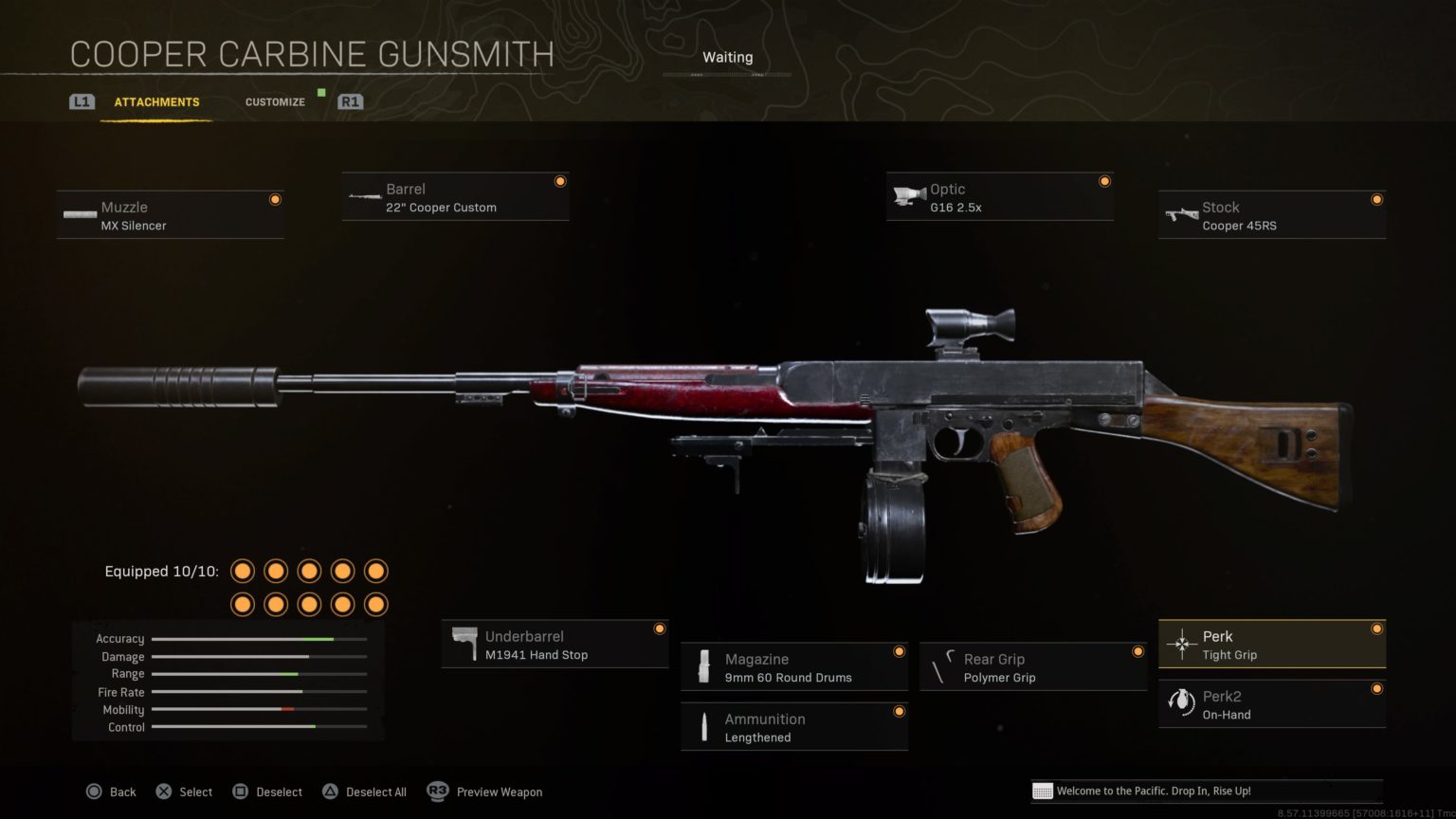The image size is (1456, 819).
Task: Click the Ammunition bullet icon
Action: click(x=703, y=725)
